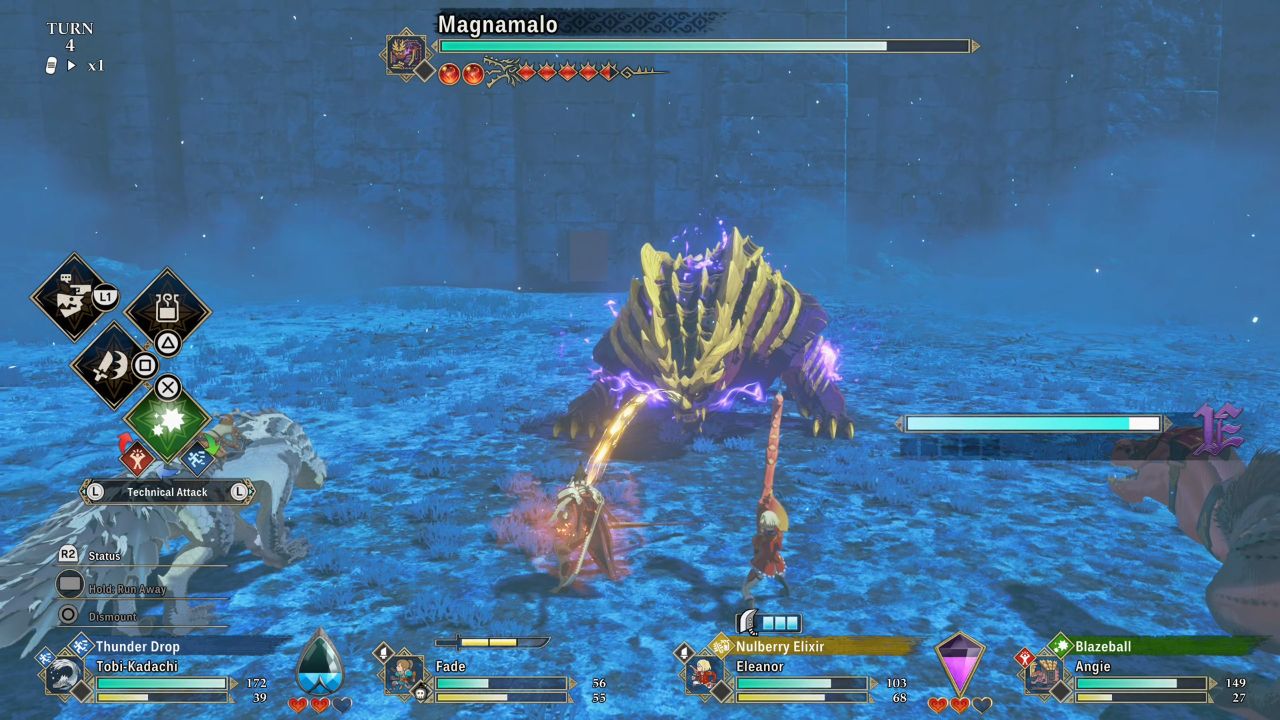The image size is (1280, 720).
Task: Open the Skills command with sword icon
Action: (112, 367)
